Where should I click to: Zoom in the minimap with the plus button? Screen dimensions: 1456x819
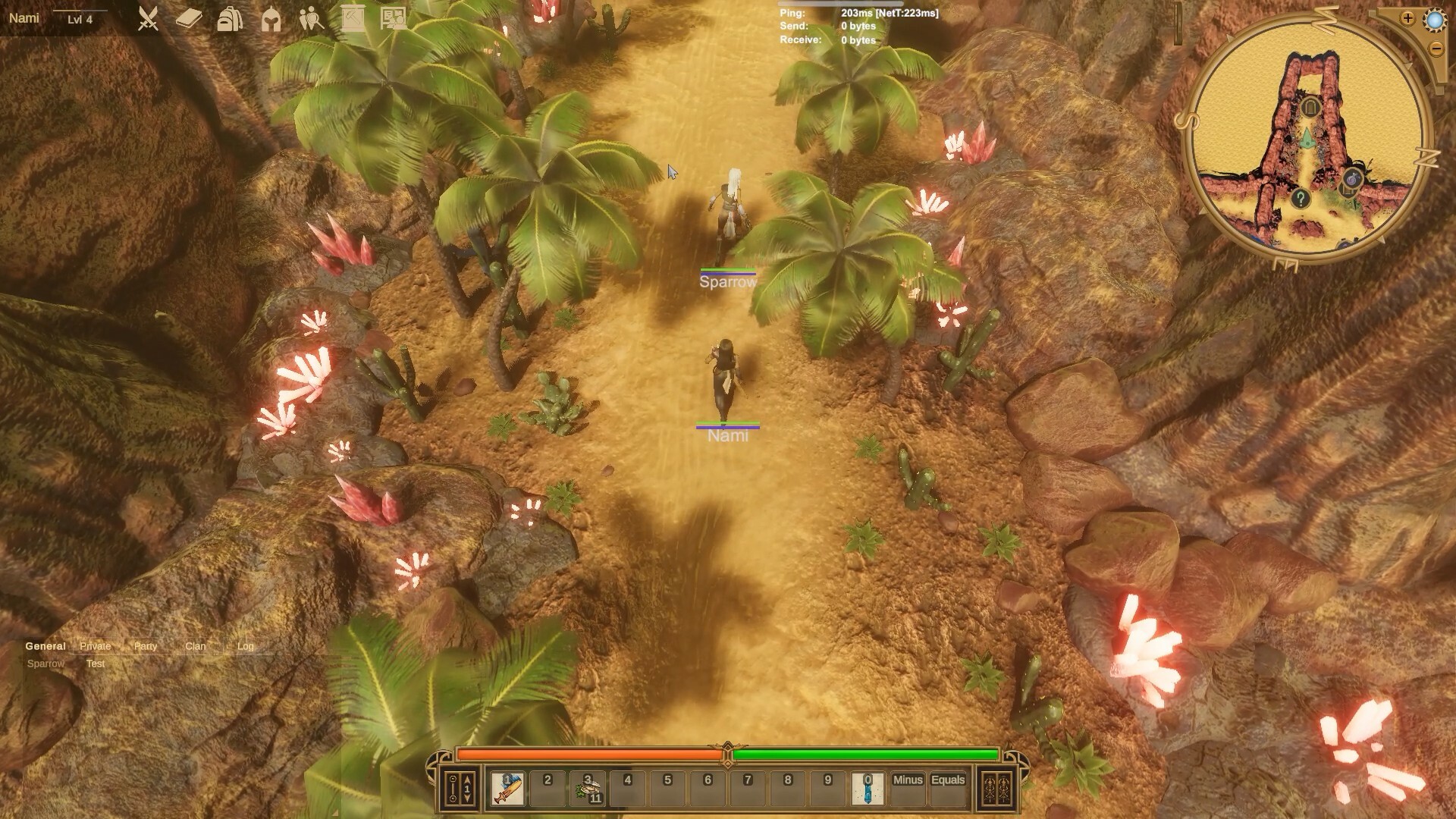point(1408,18)
